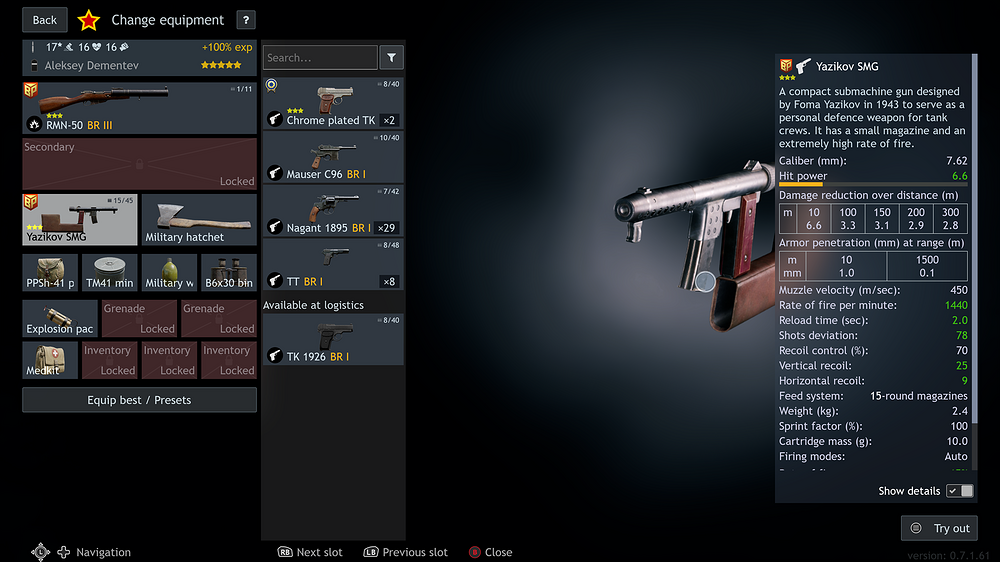1000x562 pixels.
Task: Select the Medkit inventory slot
Action: coord(50,360)
